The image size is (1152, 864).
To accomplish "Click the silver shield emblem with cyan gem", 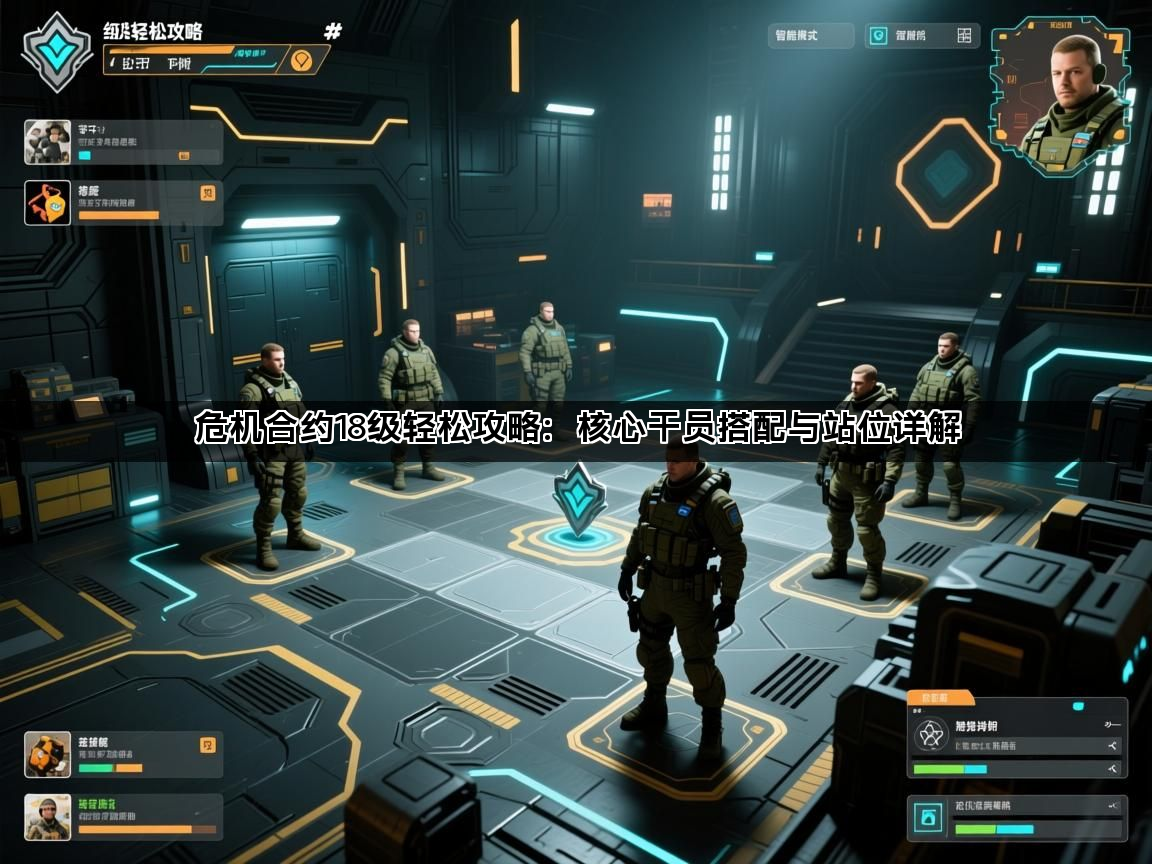I will 57,50.
